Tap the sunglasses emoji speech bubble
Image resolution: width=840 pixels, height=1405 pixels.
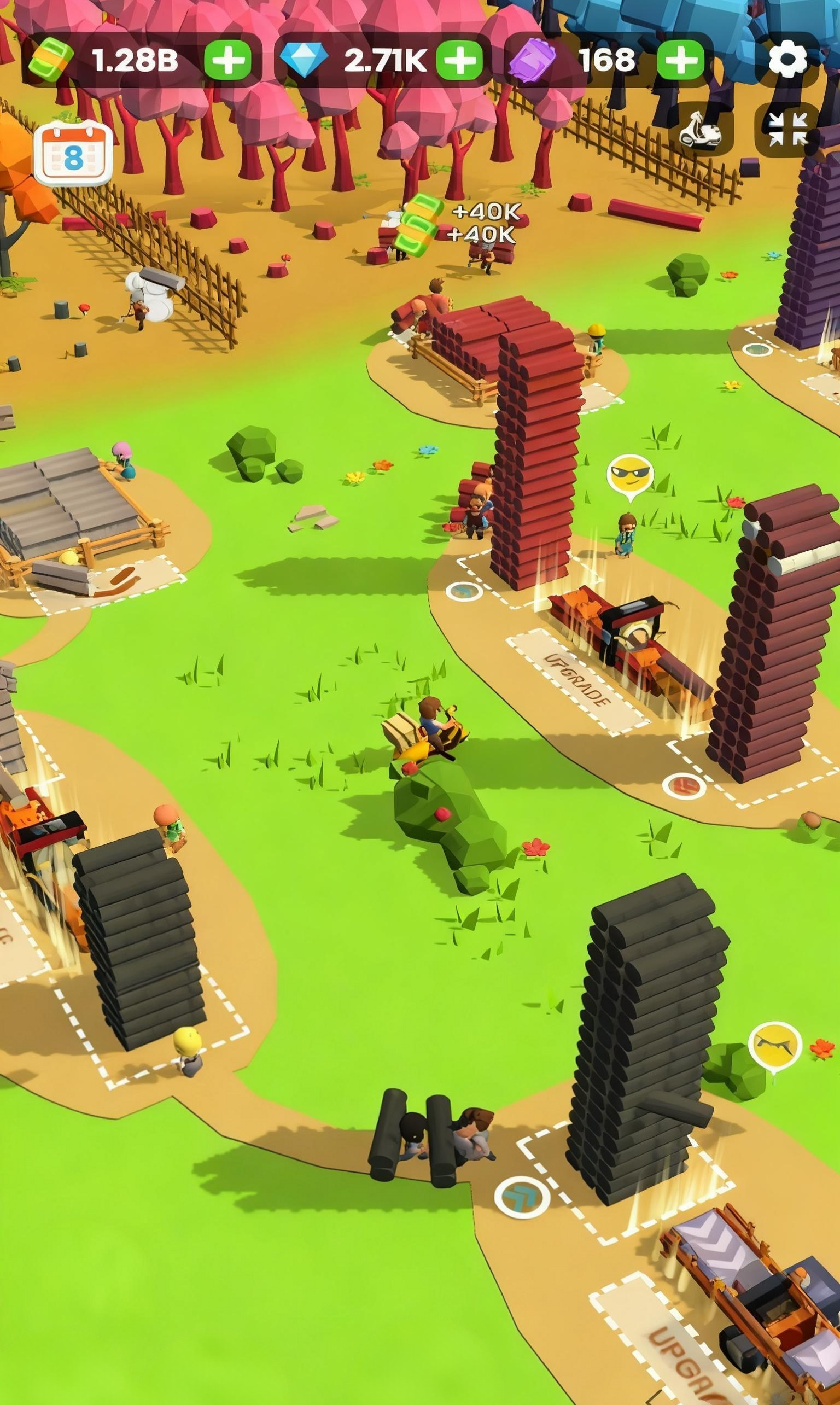coord(630,472)
